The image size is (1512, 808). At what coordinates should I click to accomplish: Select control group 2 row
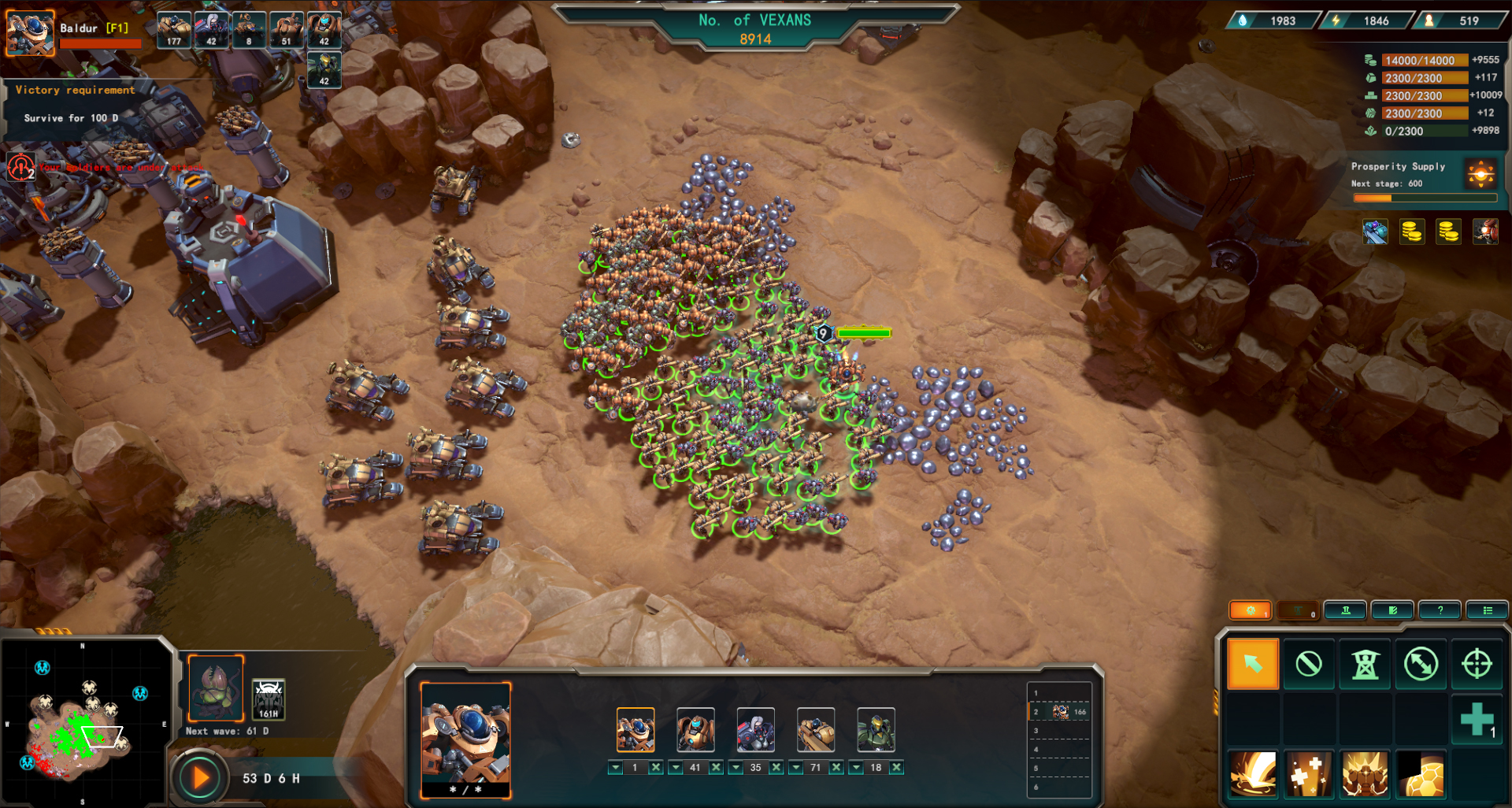[x=1060, y=712]
